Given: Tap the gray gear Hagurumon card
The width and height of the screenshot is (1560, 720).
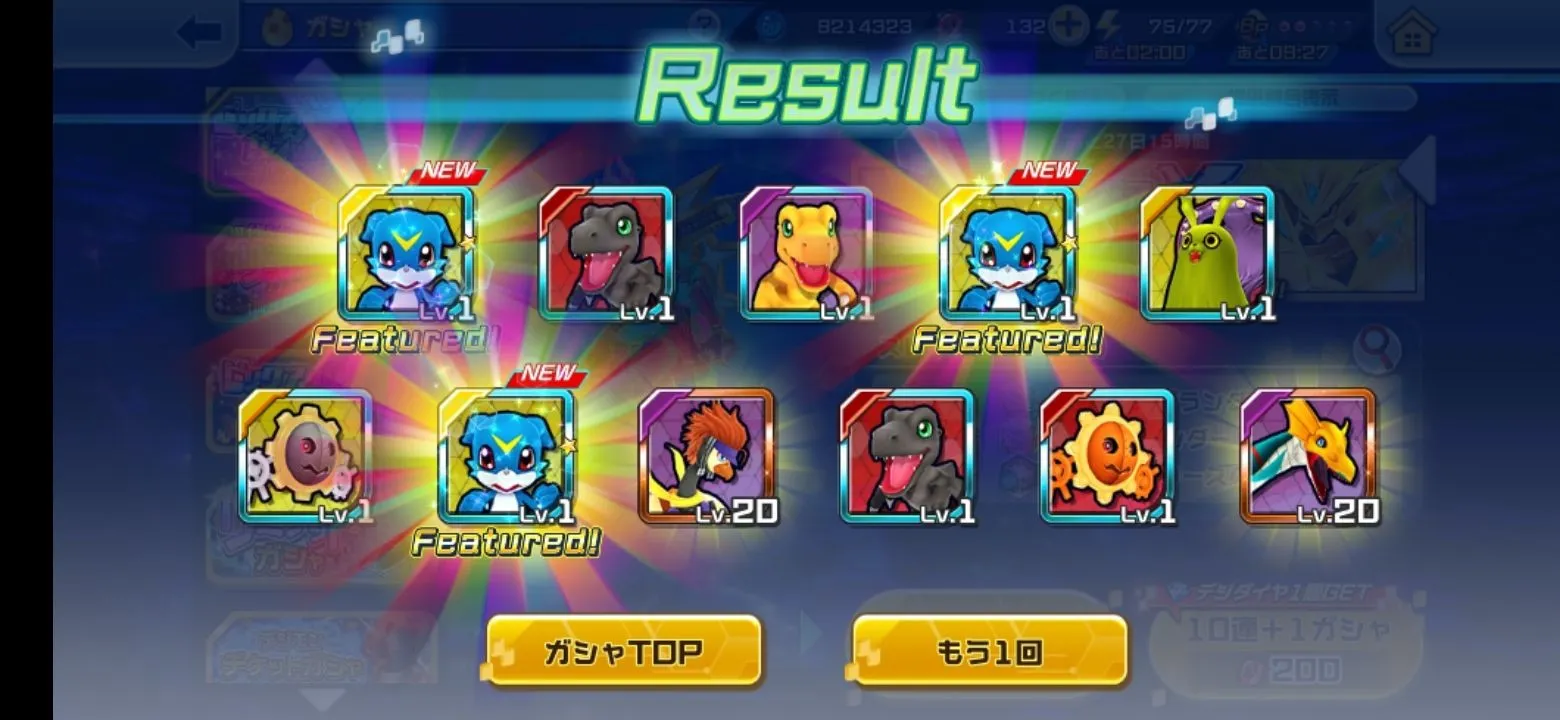Looking at the screenshot, I should pyautogui.click(x=305, y=456).
